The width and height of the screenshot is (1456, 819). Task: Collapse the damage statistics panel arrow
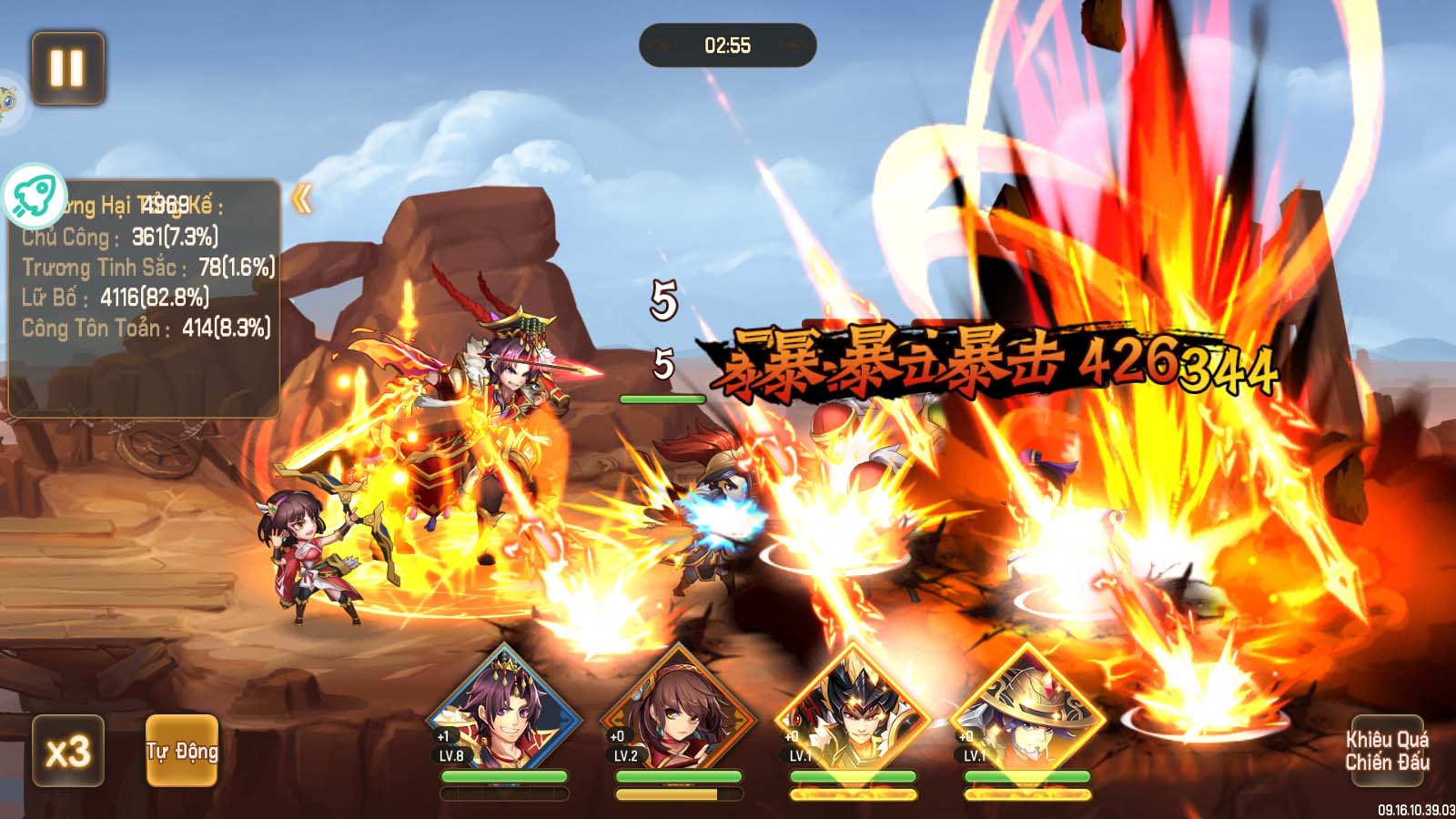pyautogui.click(x=302, y=199)
